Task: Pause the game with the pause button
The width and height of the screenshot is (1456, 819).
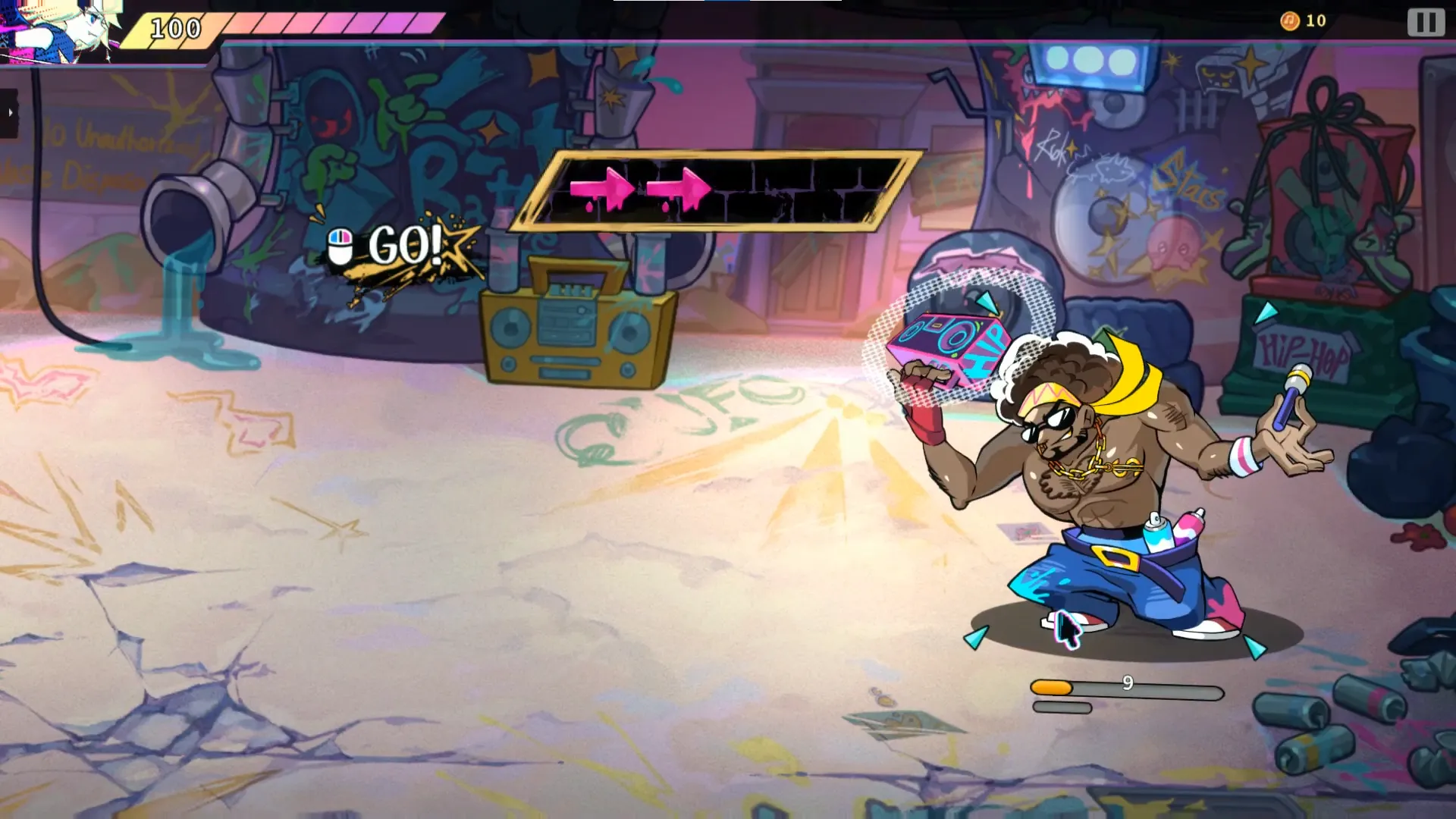Action: coord(1426,22)
